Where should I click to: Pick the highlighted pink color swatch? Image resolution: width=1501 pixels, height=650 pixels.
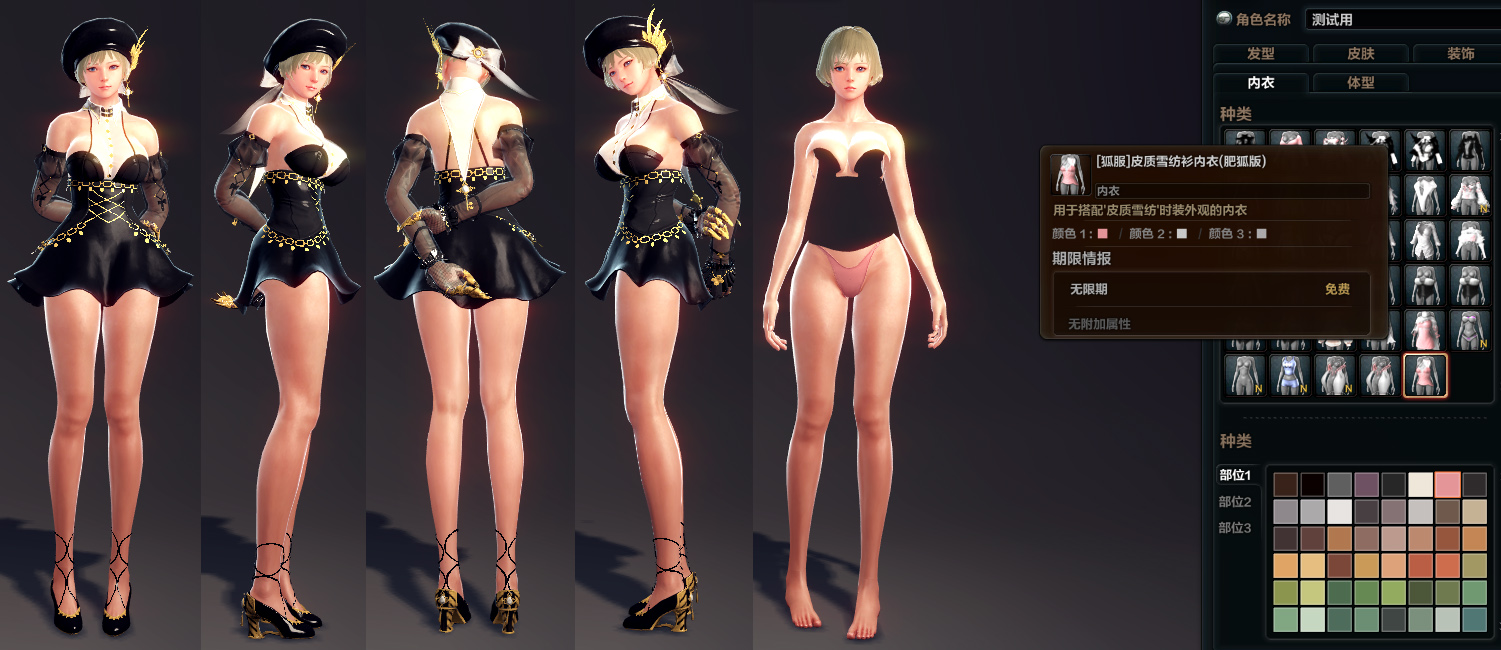[1447, 485]
